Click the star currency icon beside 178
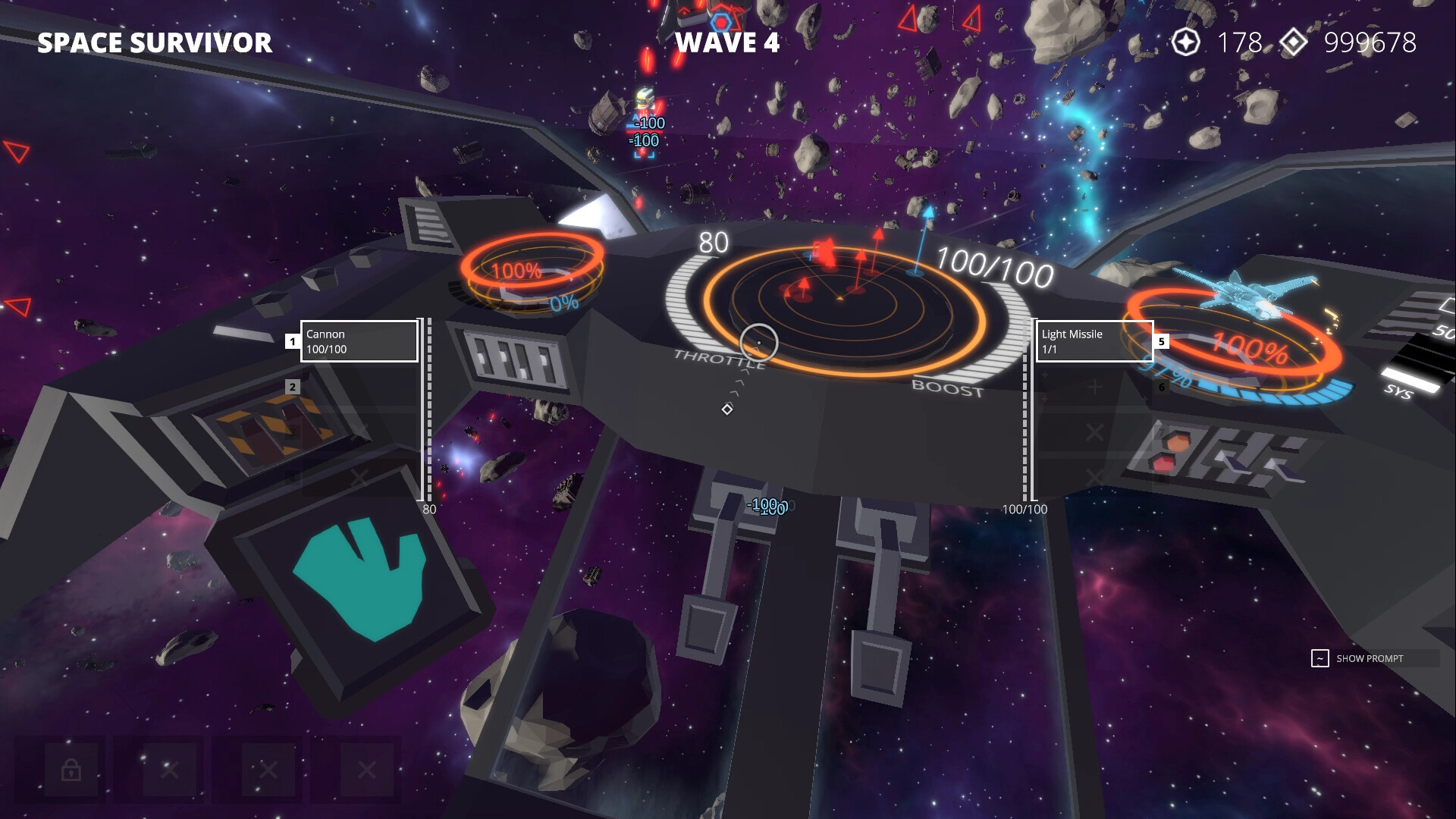Screen dimensions: 1456x819 (1187, 43)
